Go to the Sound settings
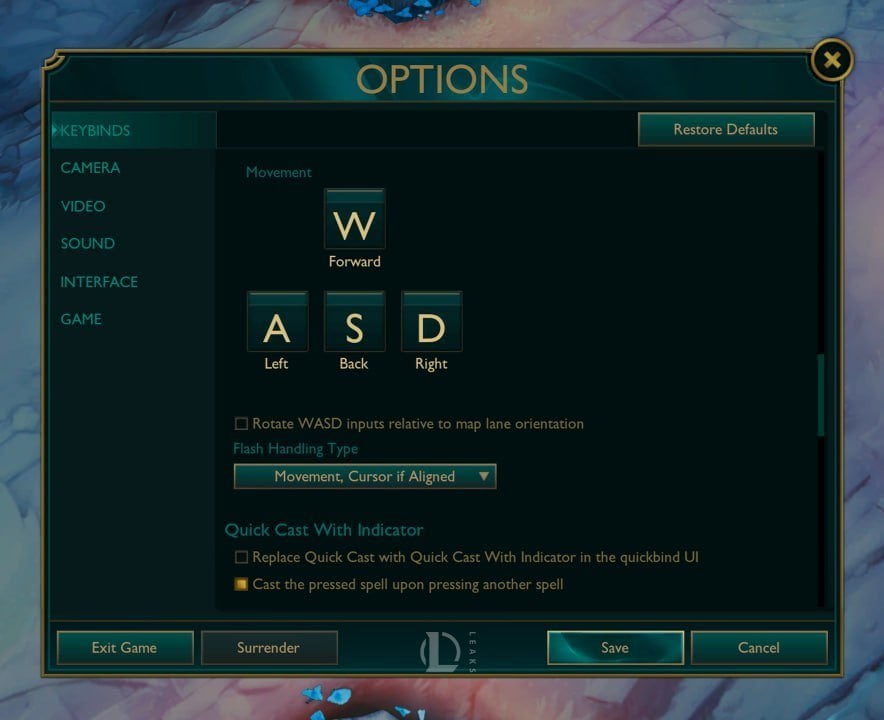 point(87,244)
